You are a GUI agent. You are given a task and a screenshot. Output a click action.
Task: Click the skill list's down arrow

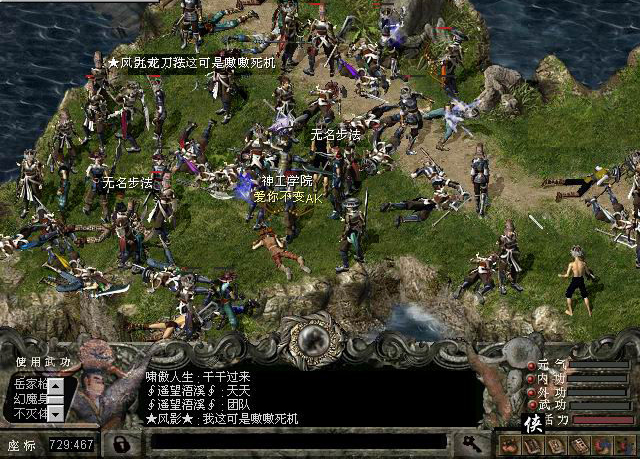(x=56, y=412)
